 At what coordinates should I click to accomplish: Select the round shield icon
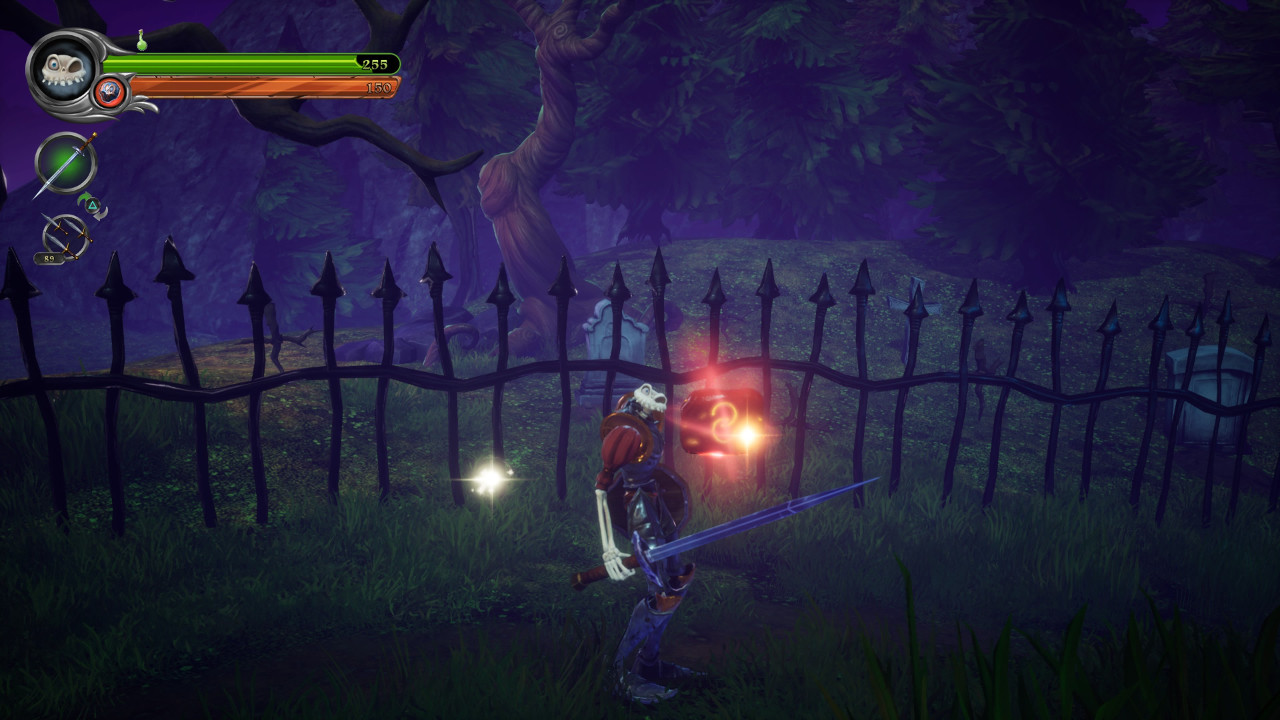(x=110, y=93)
